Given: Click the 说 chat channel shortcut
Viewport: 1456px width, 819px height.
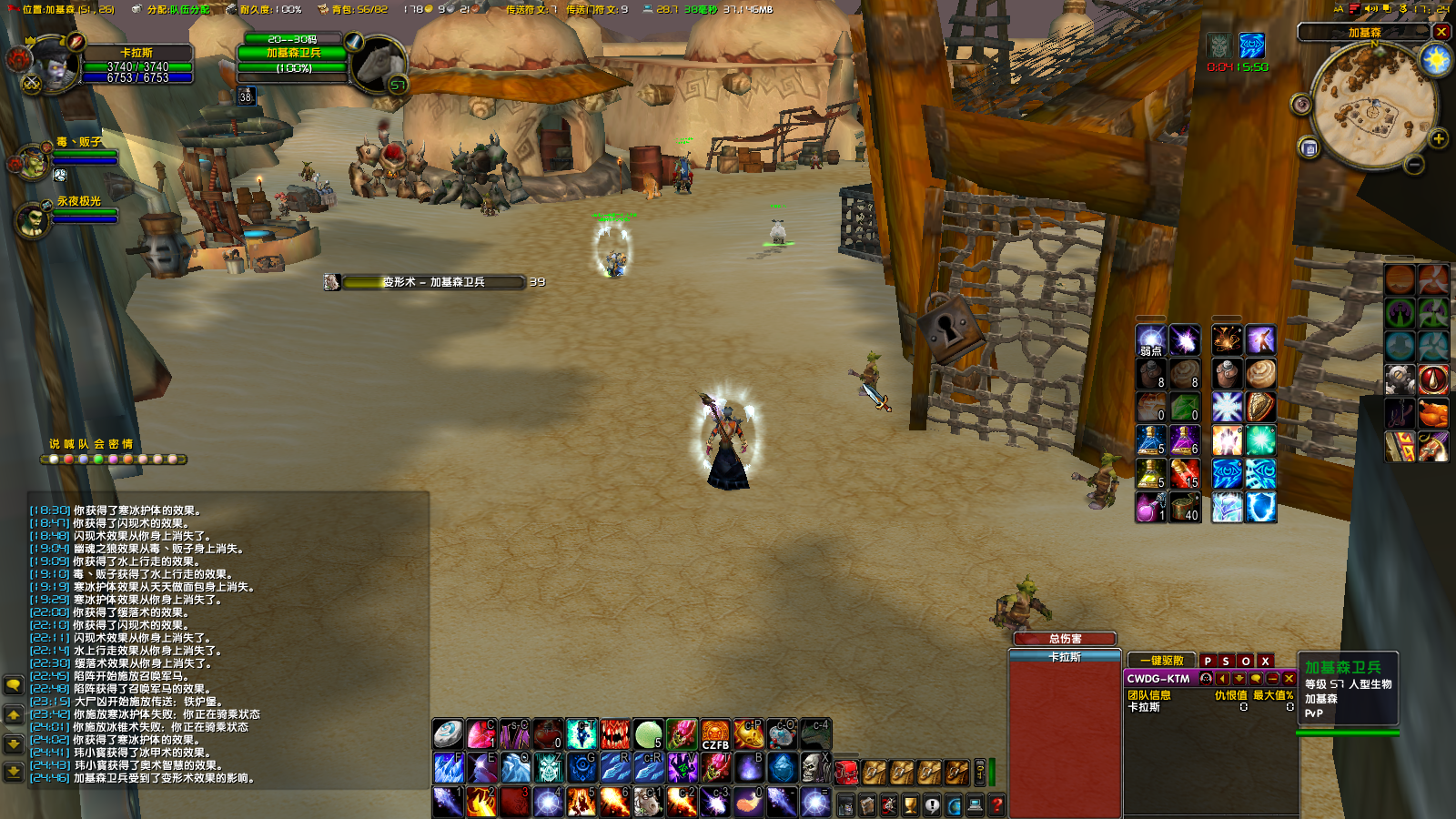Looking at the screenshot, I should tap(54, 444).
